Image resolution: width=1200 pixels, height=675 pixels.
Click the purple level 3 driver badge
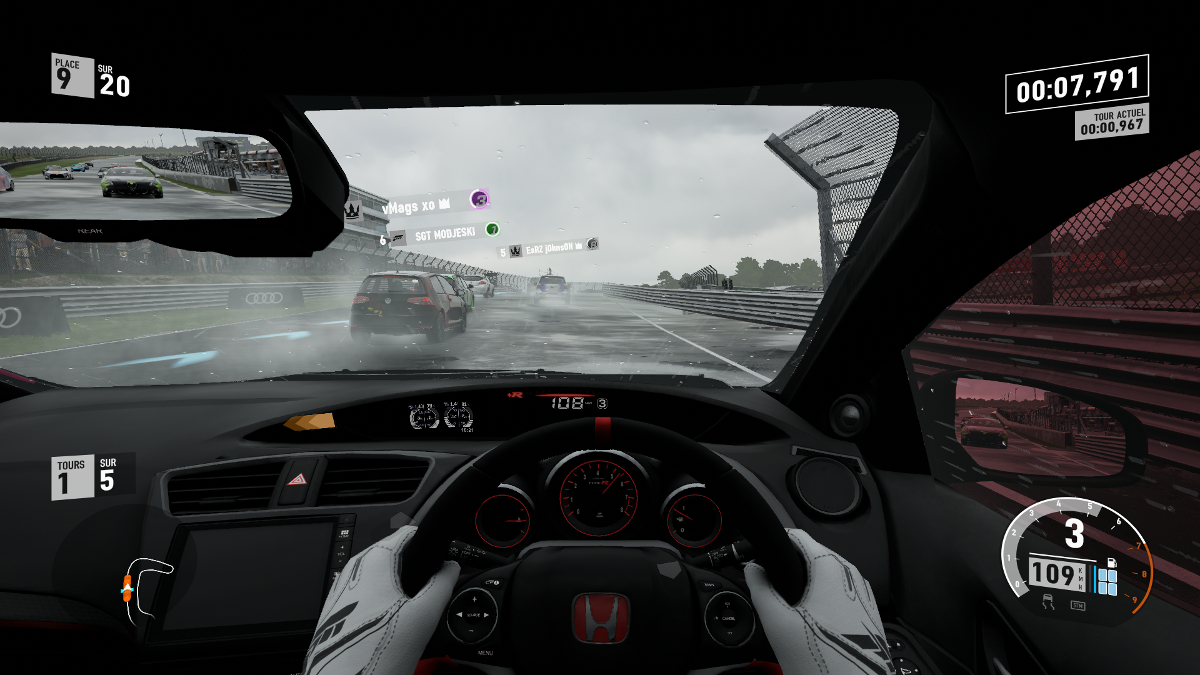[480, 200]
